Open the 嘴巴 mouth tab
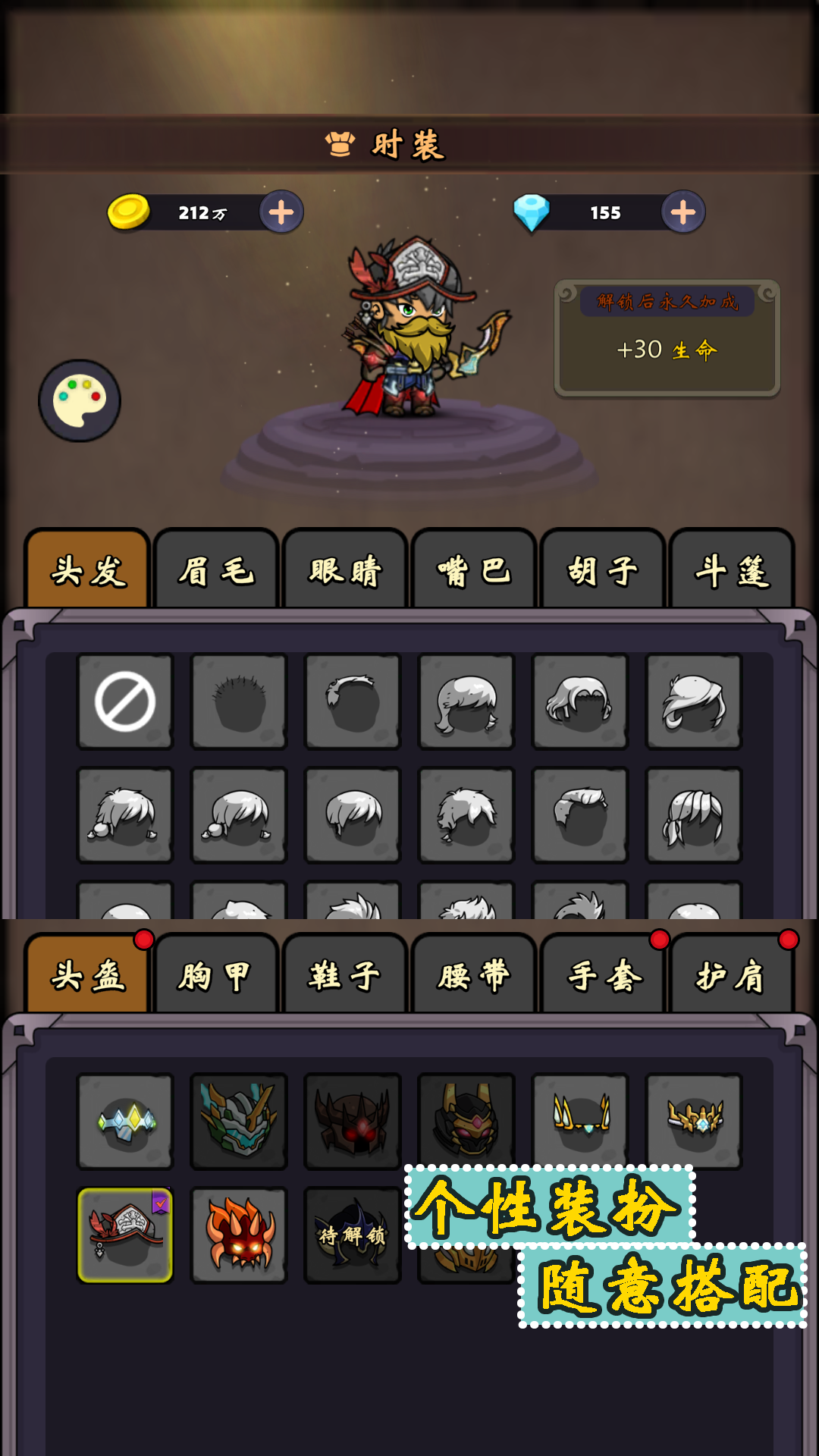Viewport: 819px width, 1456px height. 474,570
